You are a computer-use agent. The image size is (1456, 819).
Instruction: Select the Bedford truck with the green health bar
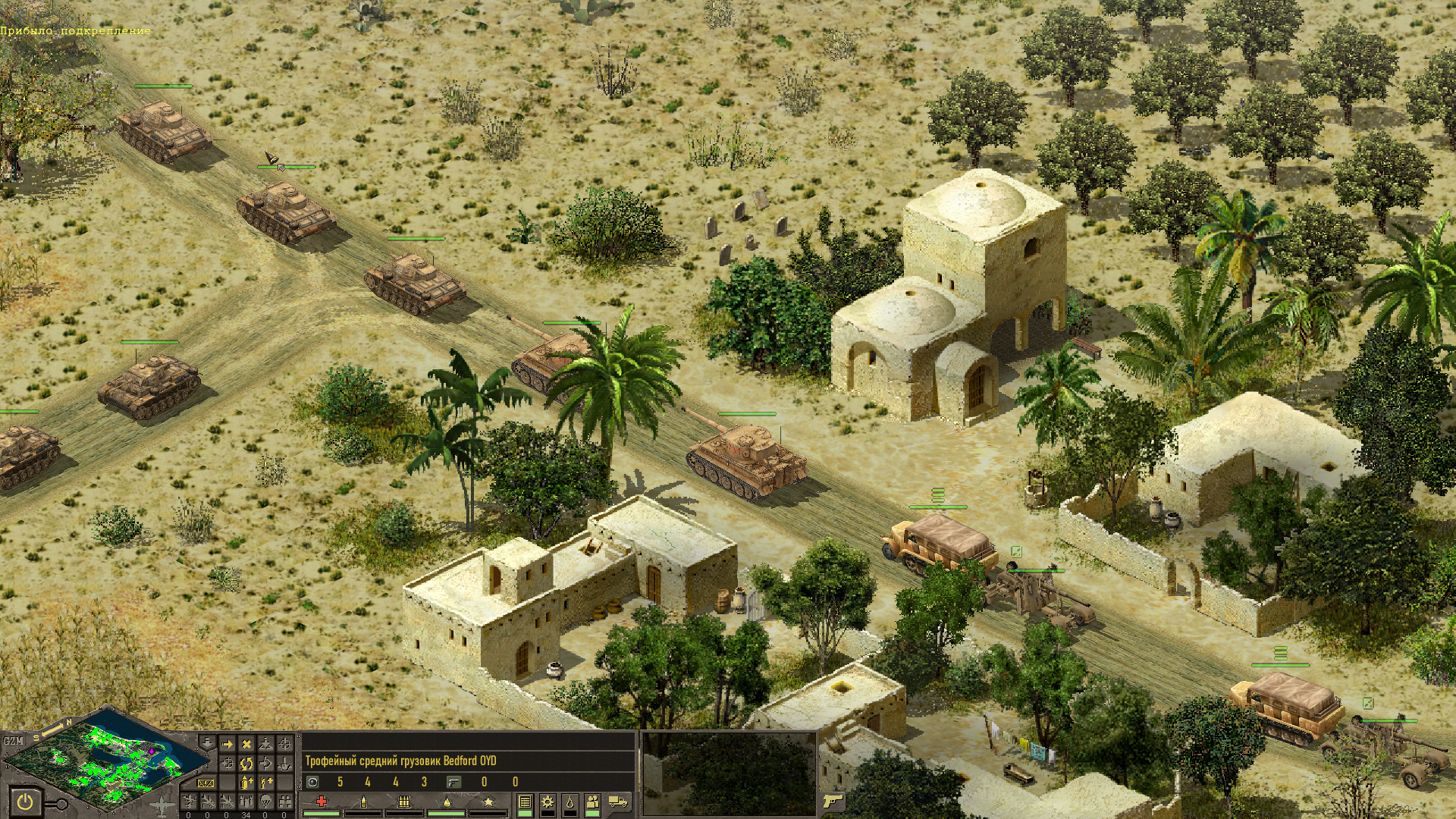[939, 543]
